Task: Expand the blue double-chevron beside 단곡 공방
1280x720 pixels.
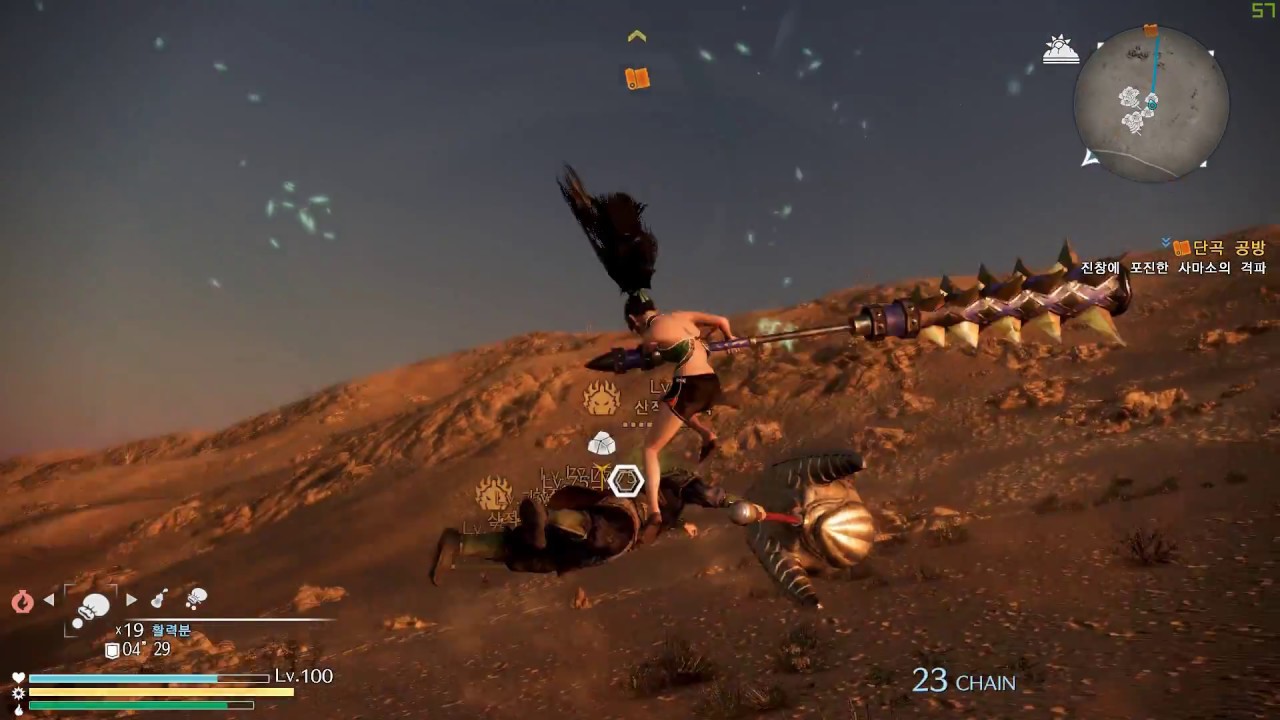Action: pos(1163,240)
